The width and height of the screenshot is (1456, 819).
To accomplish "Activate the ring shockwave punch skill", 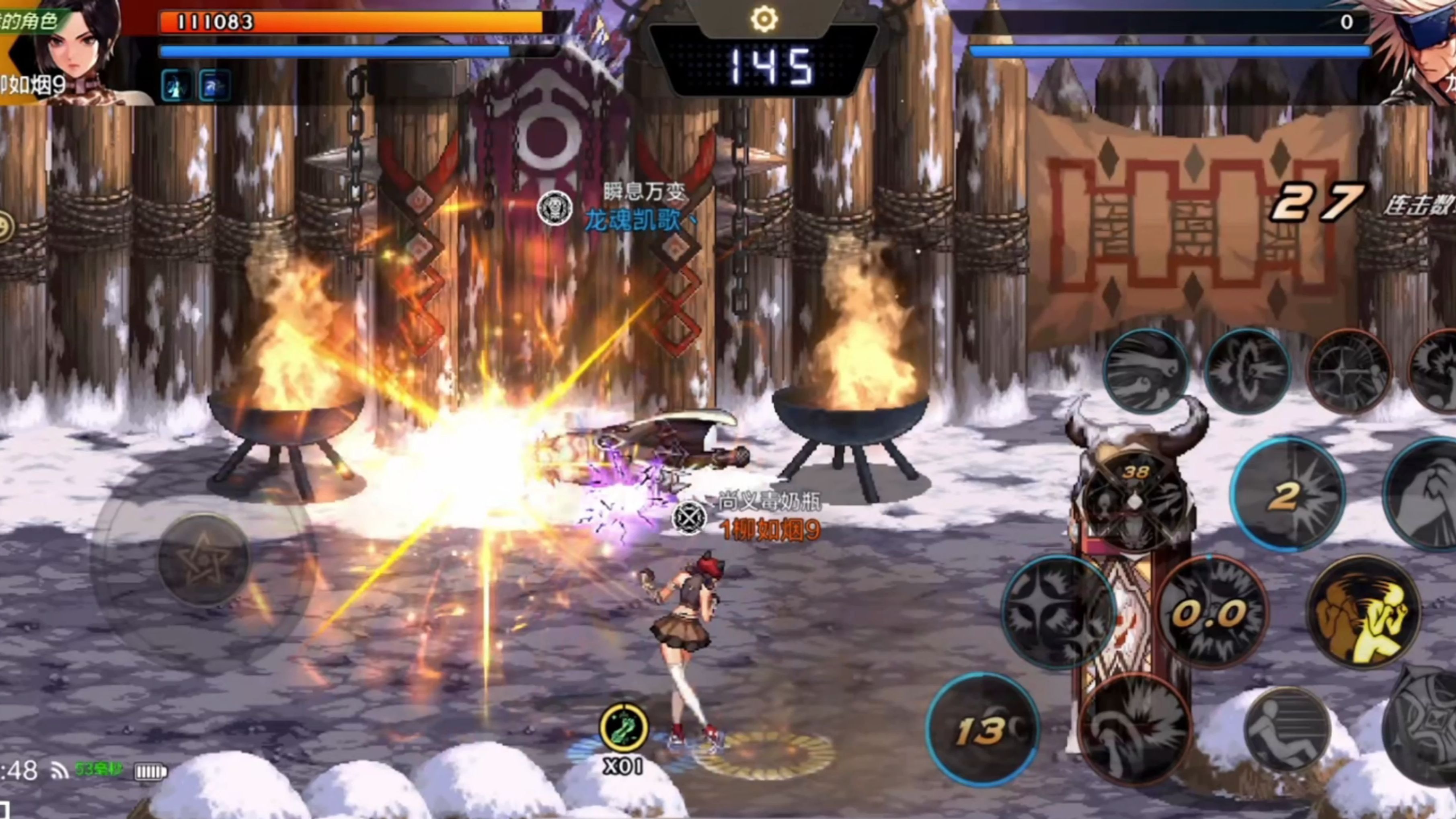I will (1247, 371).
